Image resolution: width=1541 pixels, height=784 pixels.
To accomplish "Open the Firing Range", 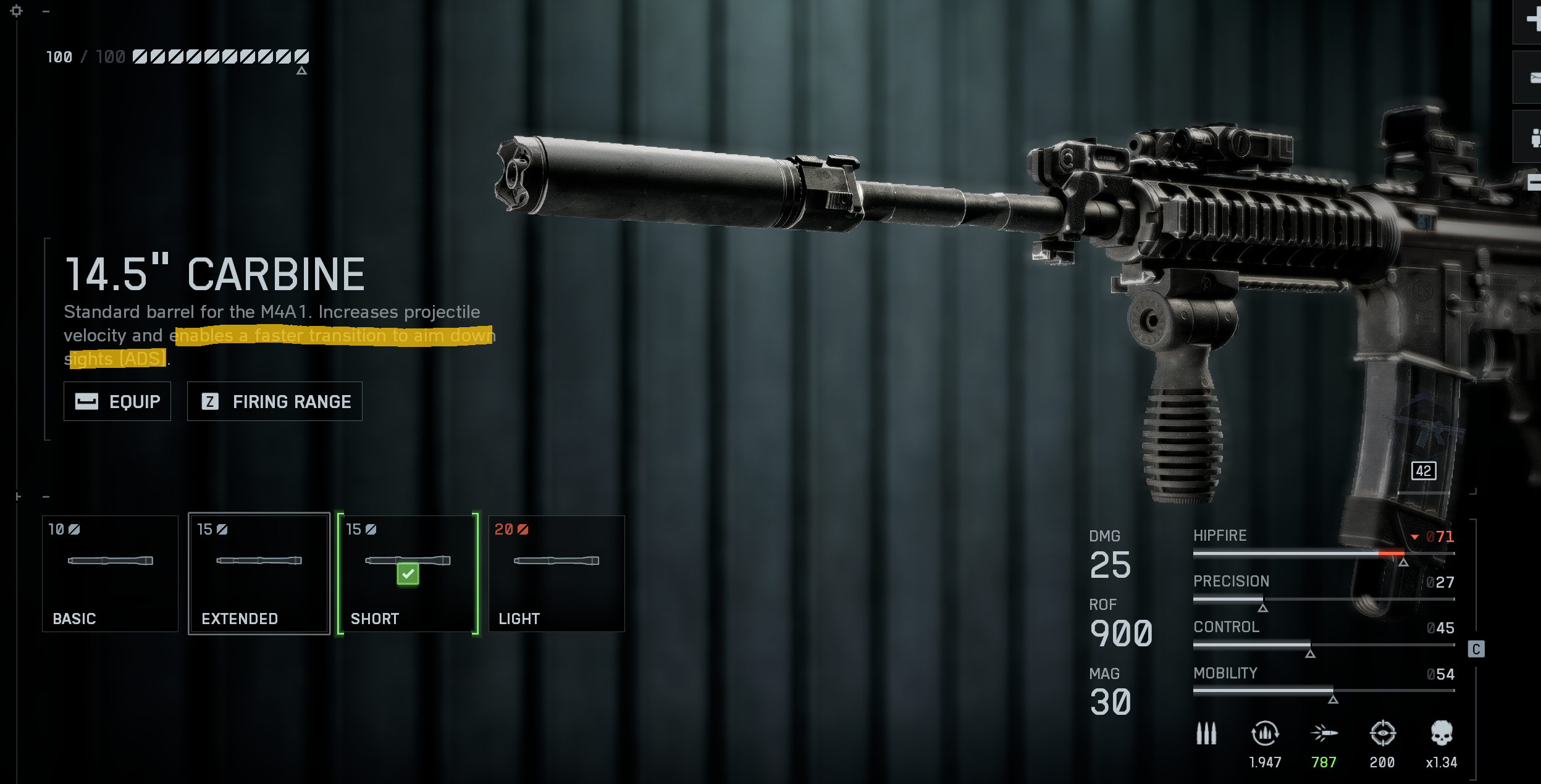I will (274, 402).
